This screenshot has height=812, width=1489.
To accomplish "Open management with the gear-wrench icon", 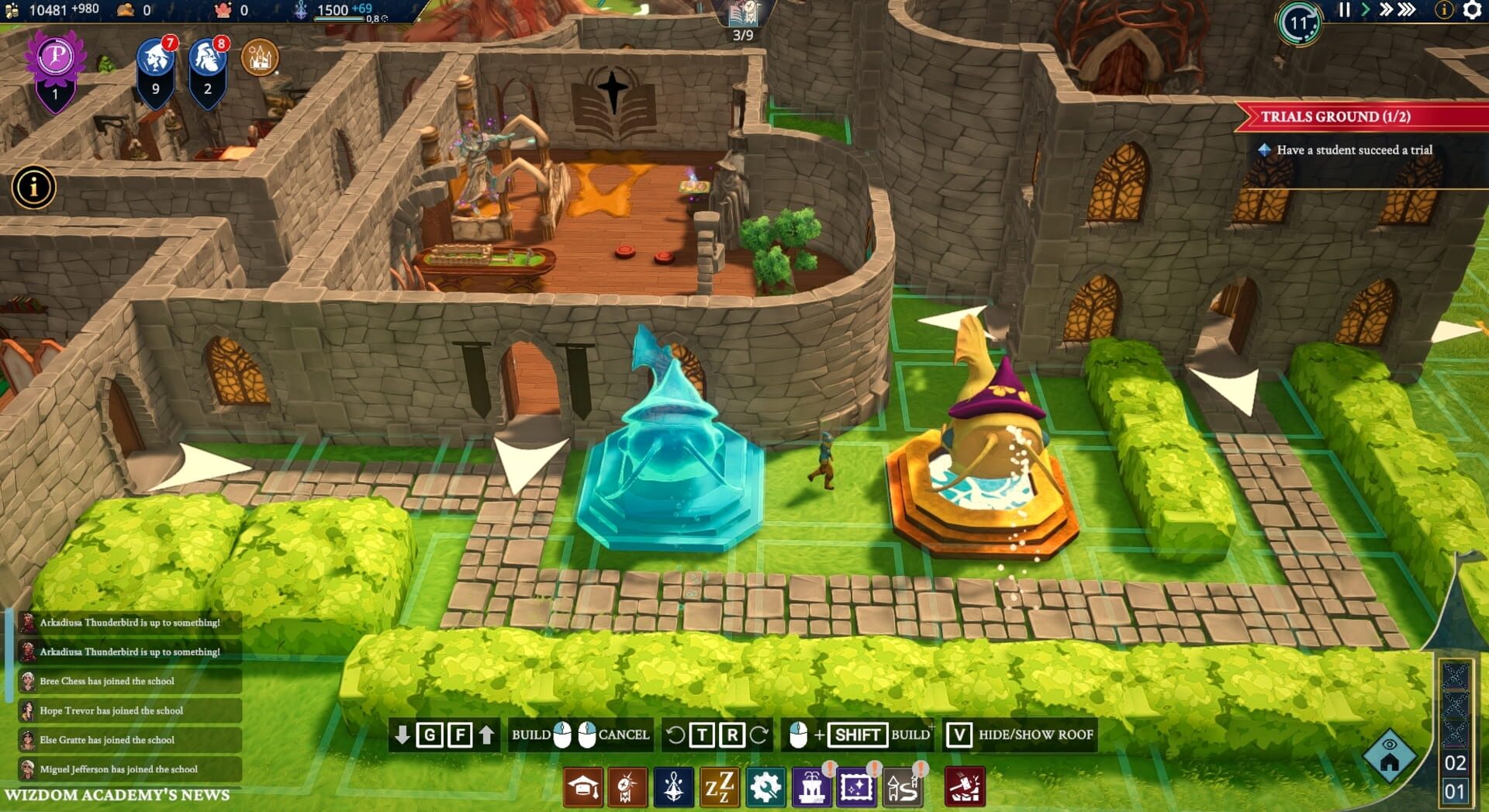I will [766, 786].
